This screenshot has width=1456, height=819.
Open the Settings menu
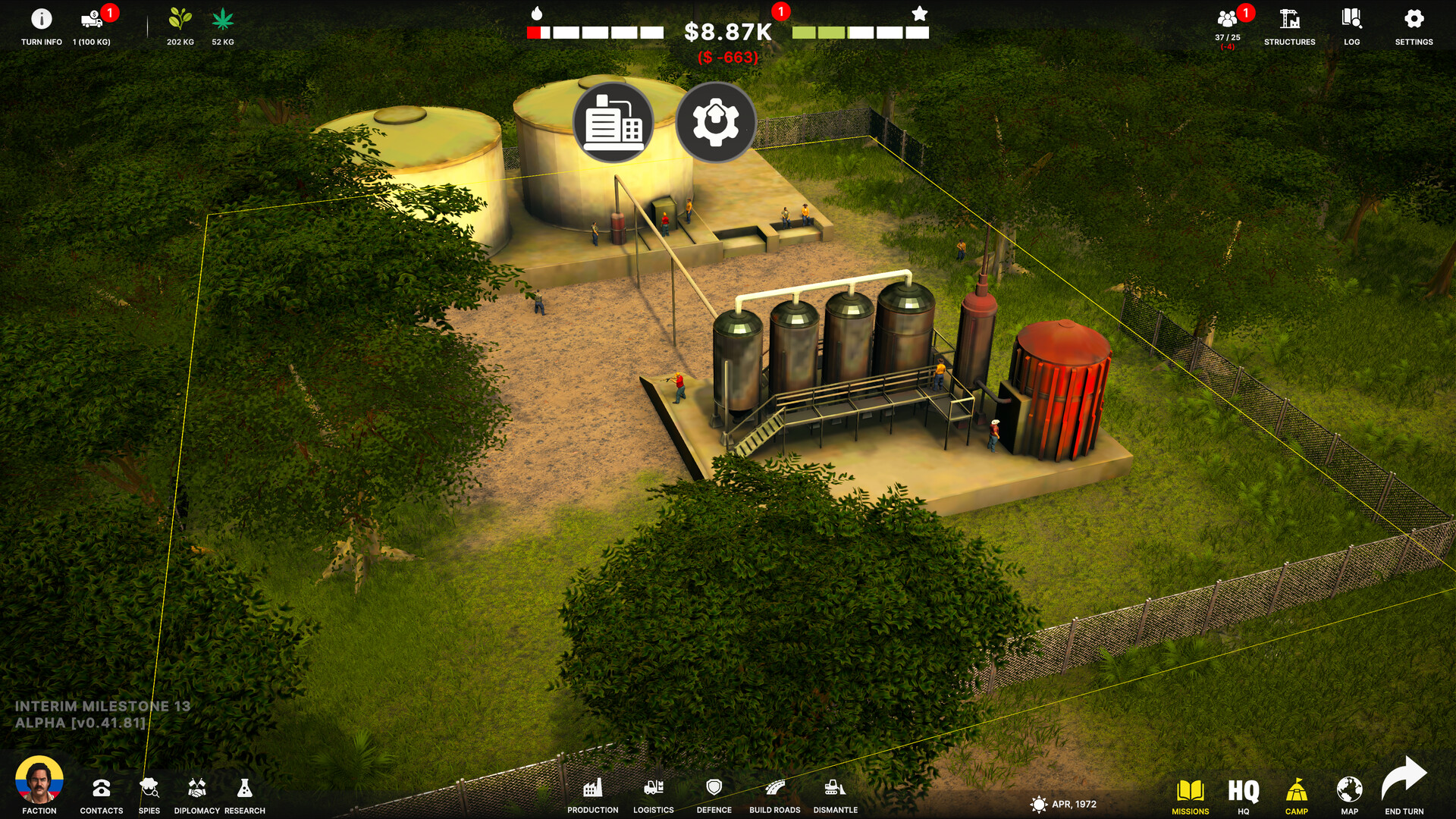click(x=1414, y=20)
